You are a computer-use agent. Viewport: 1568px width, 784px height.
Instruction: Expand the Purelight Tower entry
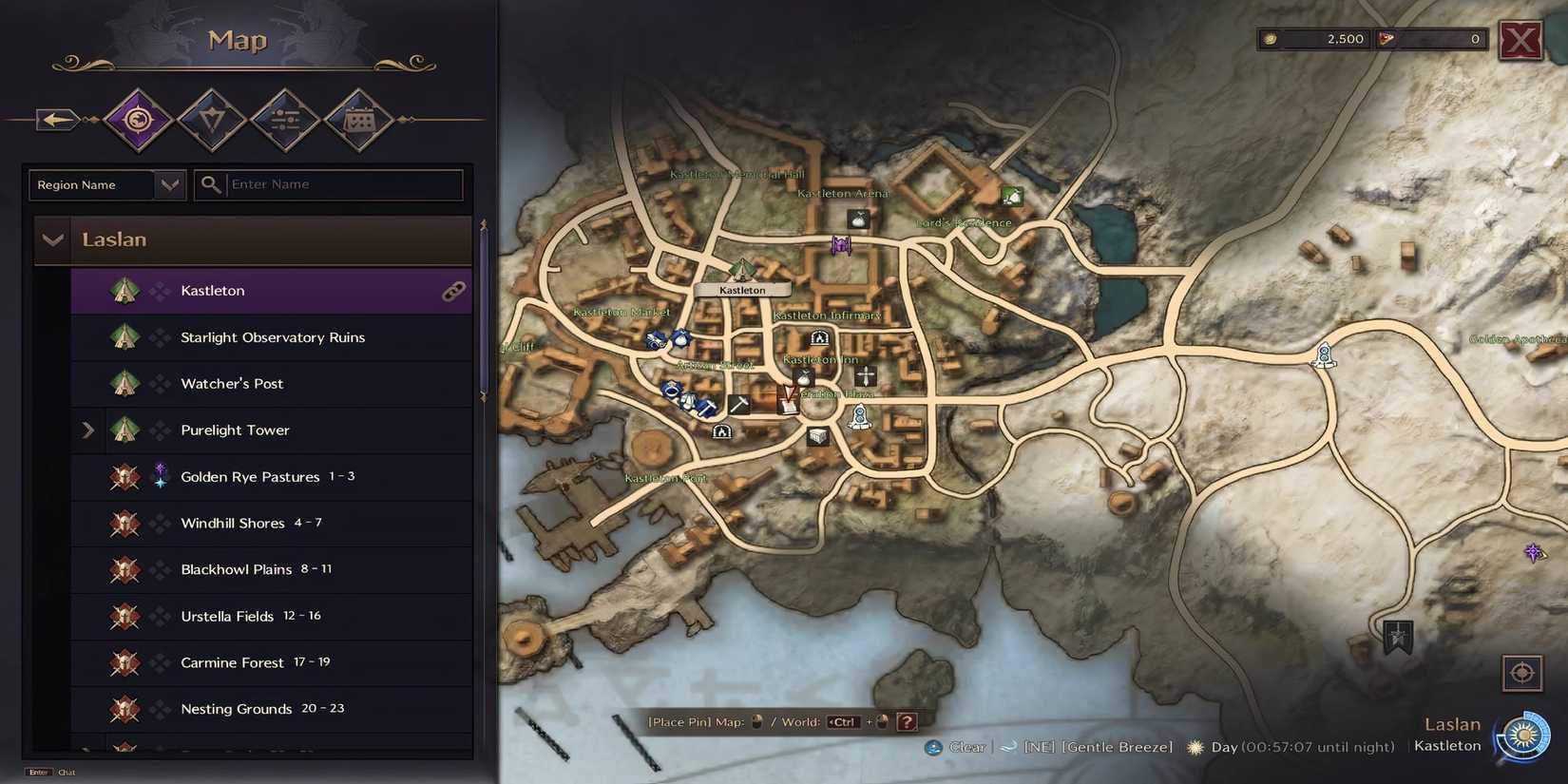(x=88, y=430)
